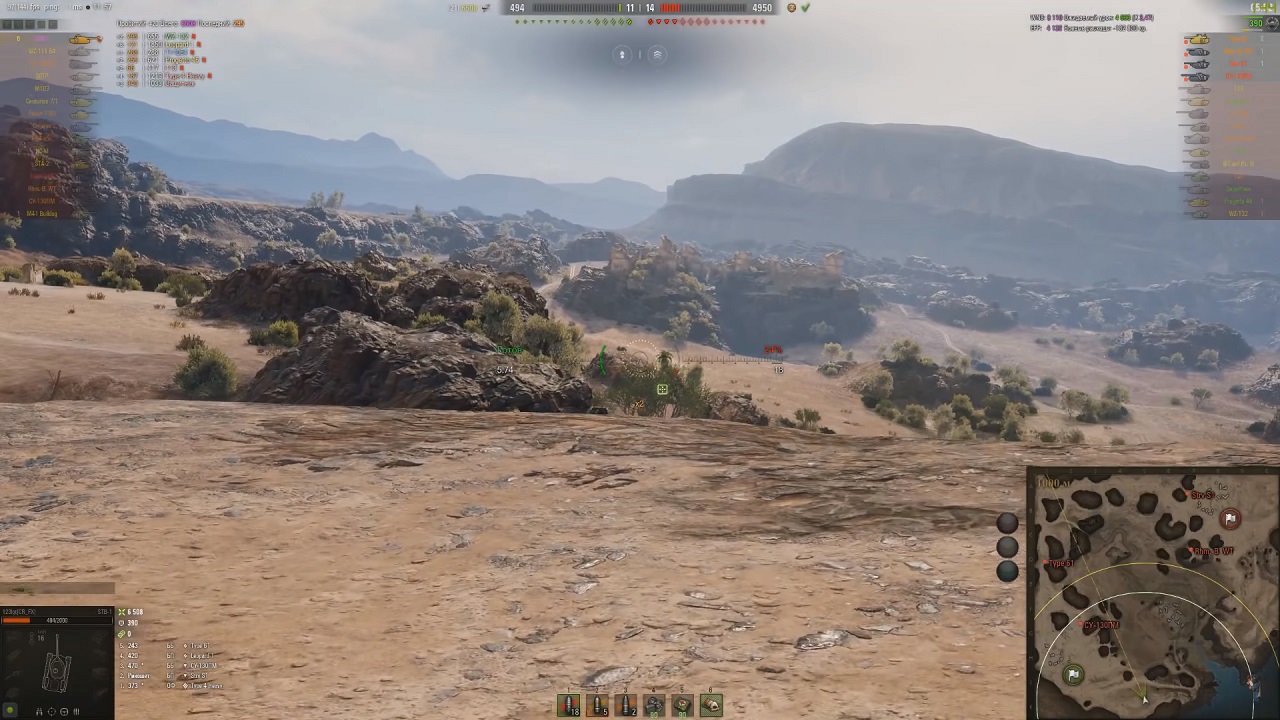The width and height of the screenshot is (1280, 720).
Task: Activate the first aid kit consumable
Action: tap(682, 705)
